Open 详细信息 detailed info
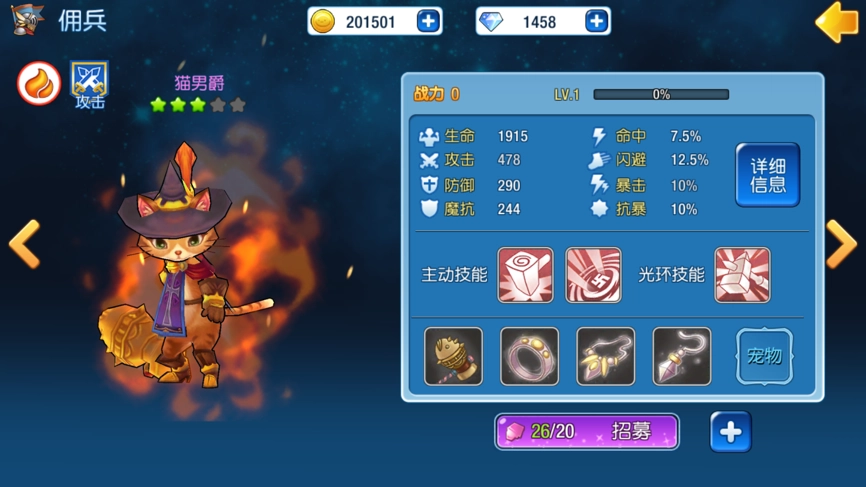The height and width of the screenshot is (487, 866). pyautogui.click(x=767, y=175)
